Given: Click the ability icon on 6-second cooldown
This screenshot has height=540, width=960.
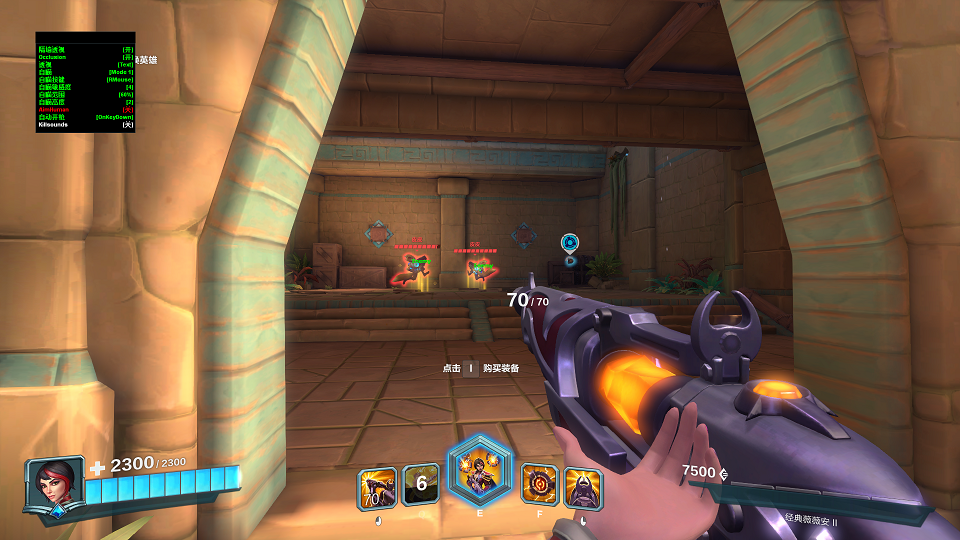Looking at the screenshot, I should (x=421, y=485).
